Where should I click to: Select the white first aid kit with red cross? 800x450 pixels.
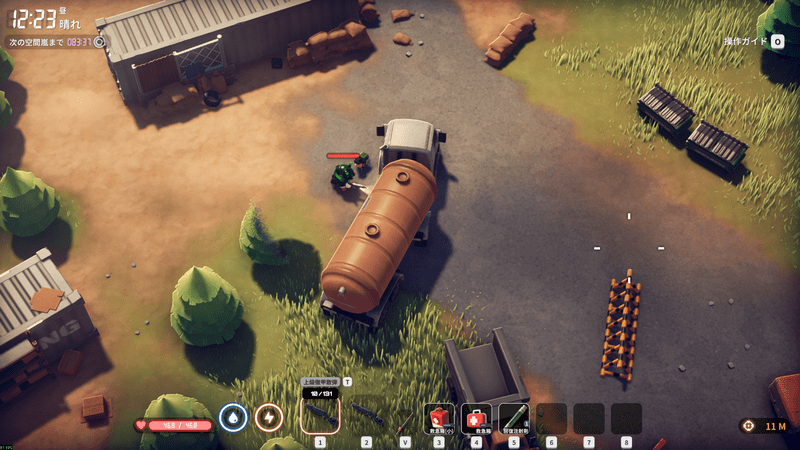point(476,416)
